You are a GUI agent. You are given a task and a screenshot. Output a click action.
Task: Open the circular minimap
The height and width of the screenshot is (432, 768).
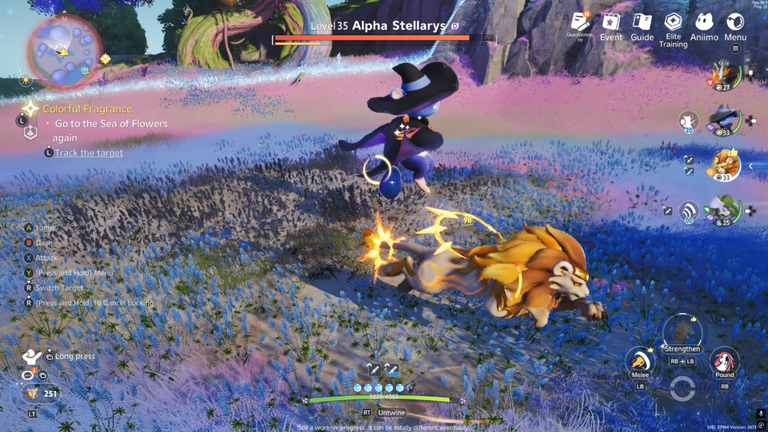click(63, 50)
